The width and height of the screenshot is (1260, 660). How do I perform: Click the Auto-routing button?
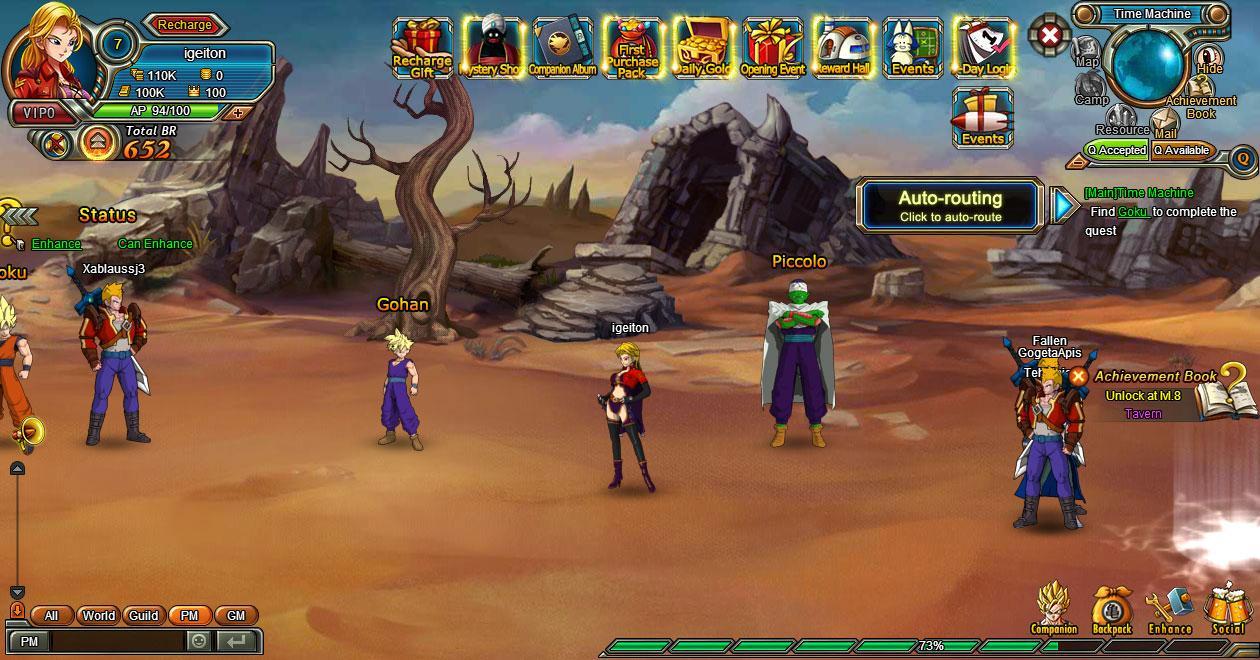[949, 205]
